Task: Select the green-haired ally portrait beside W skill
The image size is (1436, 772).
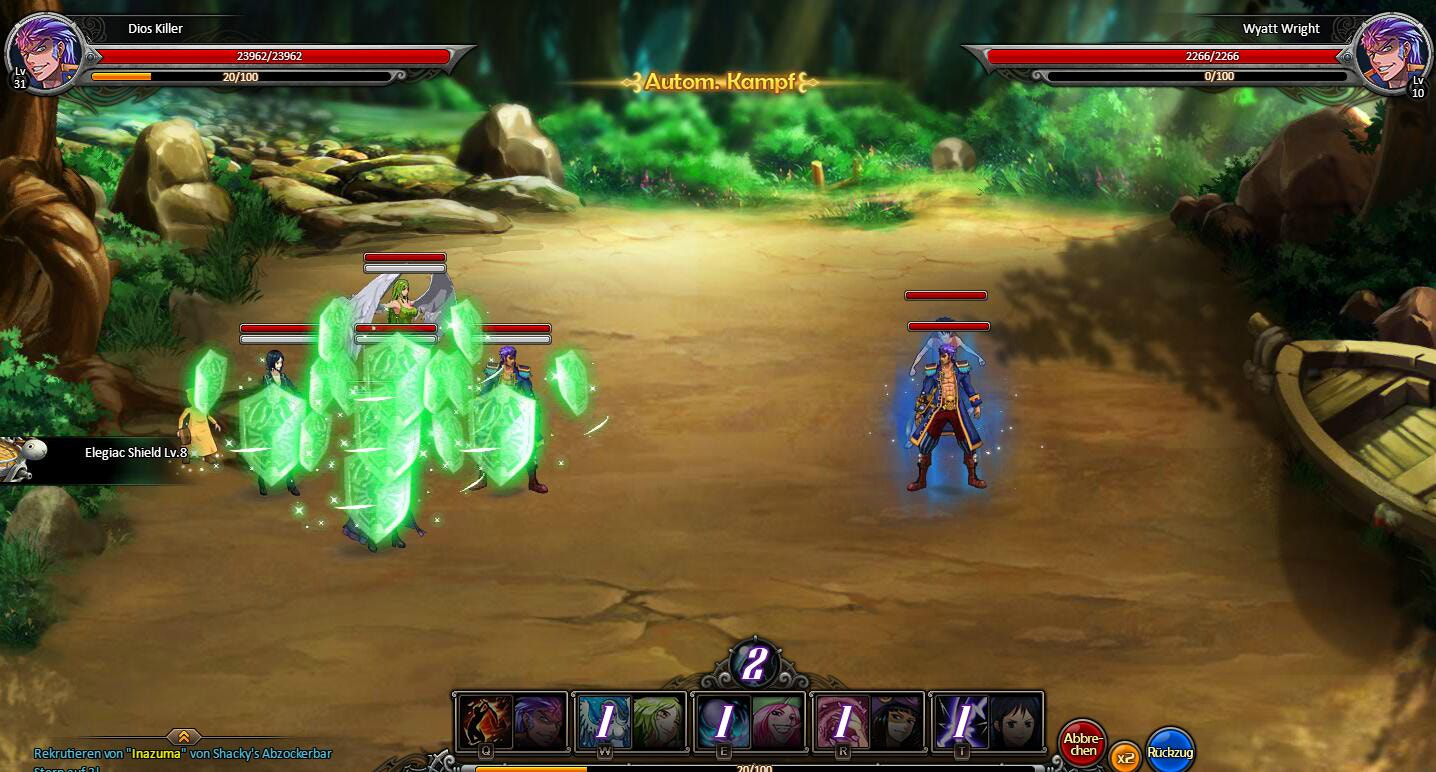Action: 657,719
